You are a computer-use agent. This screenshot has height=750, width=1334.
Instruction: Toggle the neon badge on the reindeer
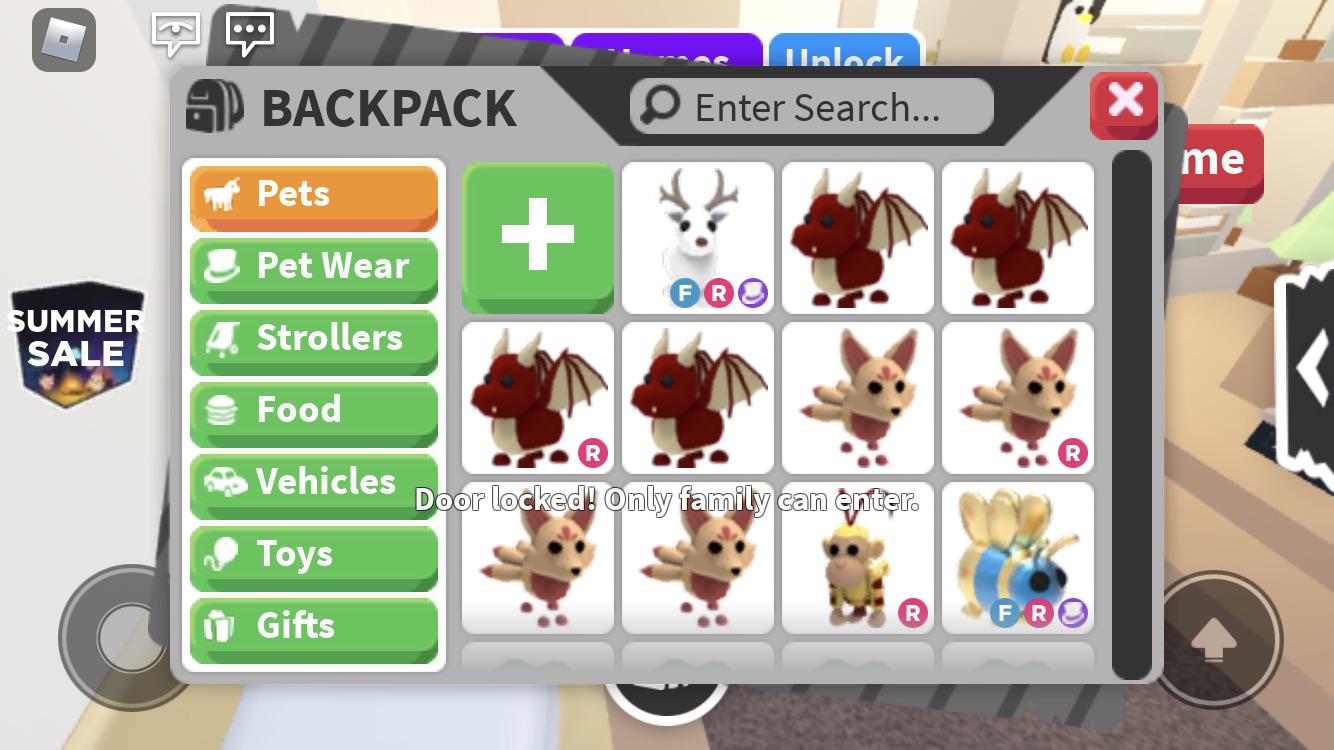(752, 293)
